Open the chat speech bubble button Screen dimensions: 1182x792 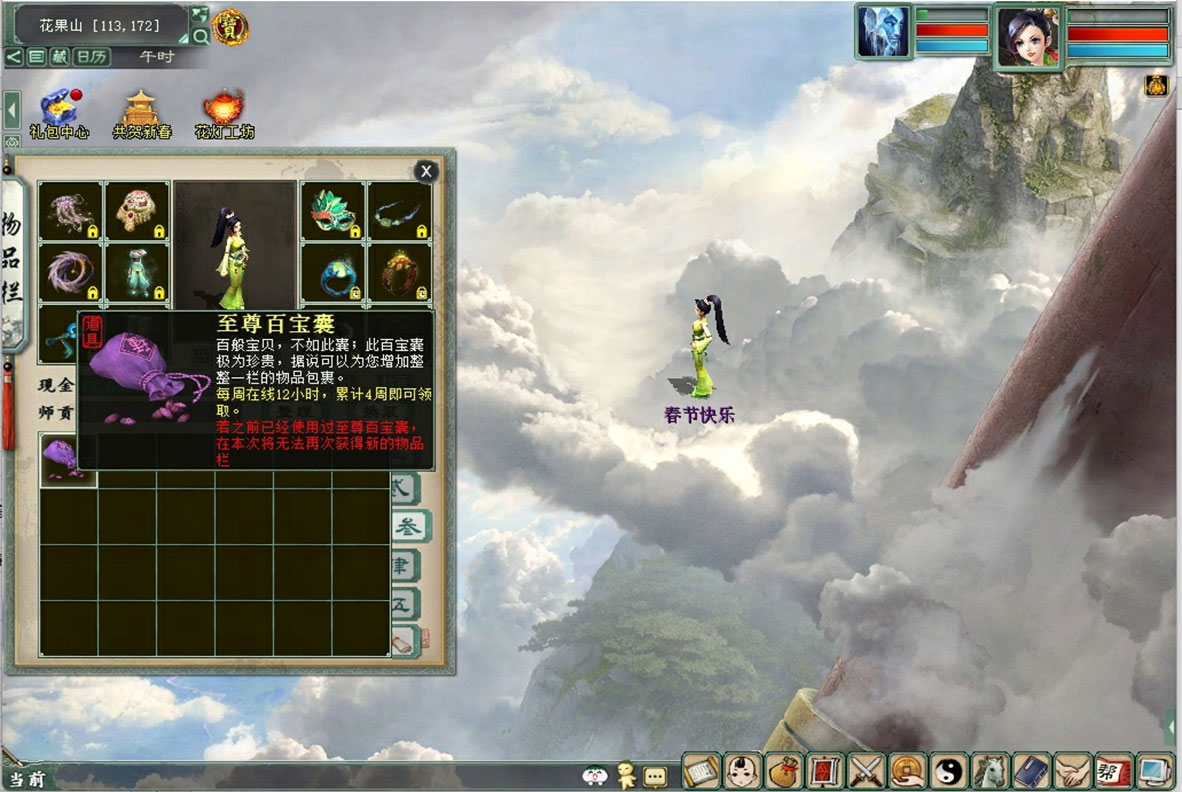655,775
